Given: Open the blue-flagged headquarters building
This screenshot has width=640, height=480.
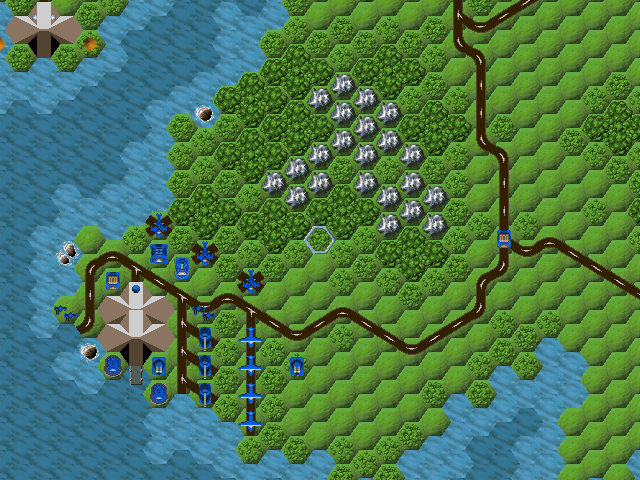Looking at the screenshot, I should pos(135,322).
